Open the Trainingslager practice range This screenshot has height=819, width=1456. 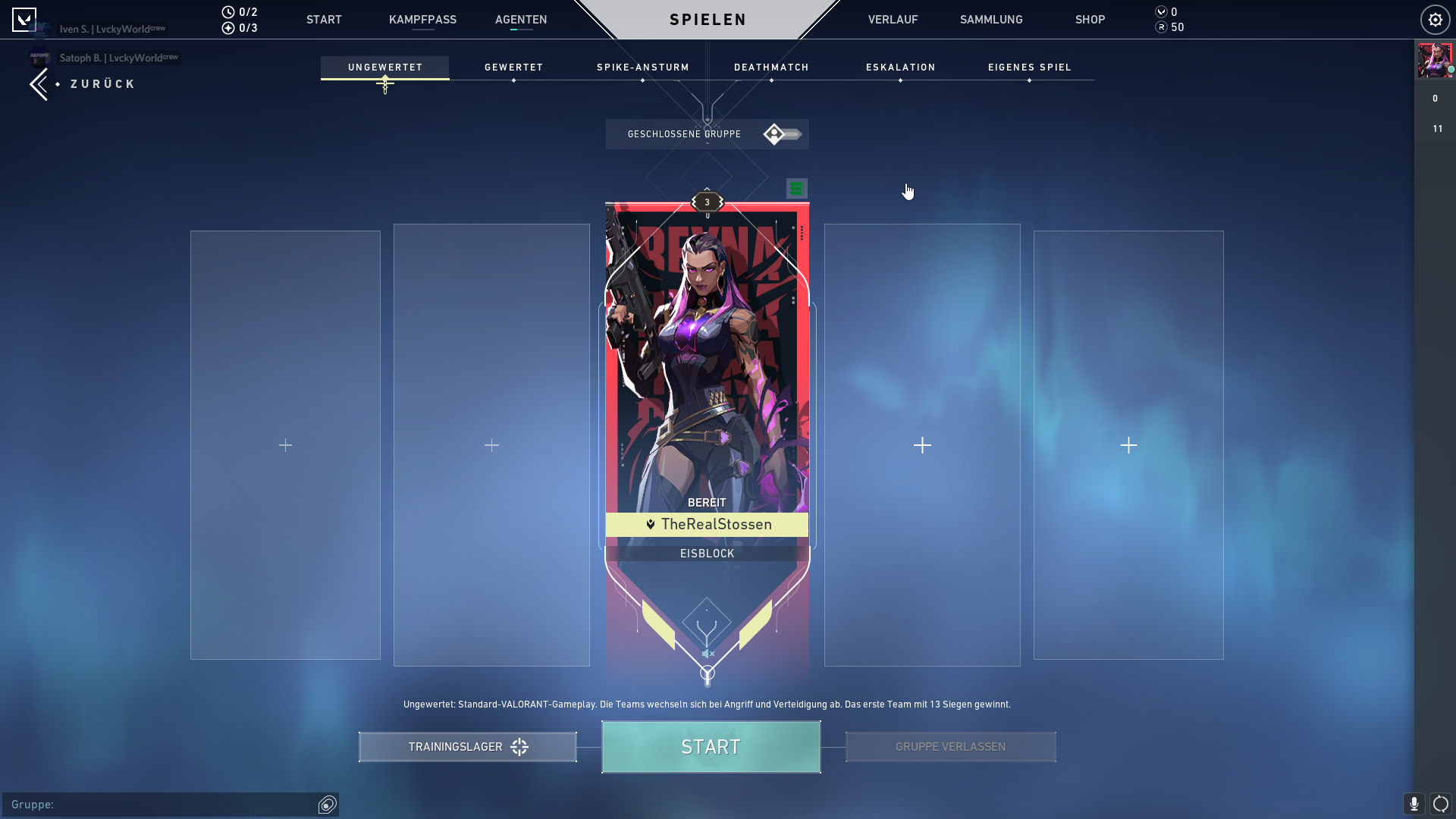pyautogui.click(x=467, y=747)
